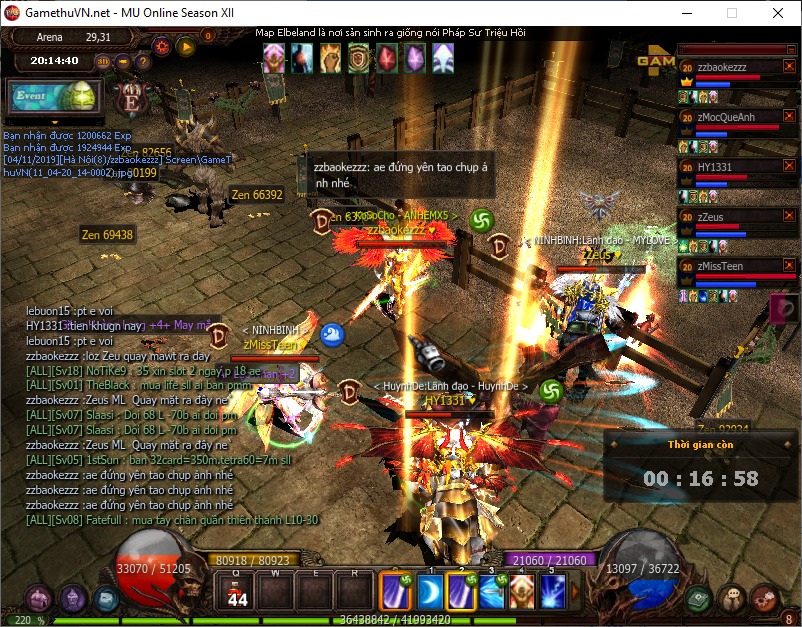Viewport: 802px width, 627px height.
Task: Click the orange play arrow button
Action: (x=185, y=46)
